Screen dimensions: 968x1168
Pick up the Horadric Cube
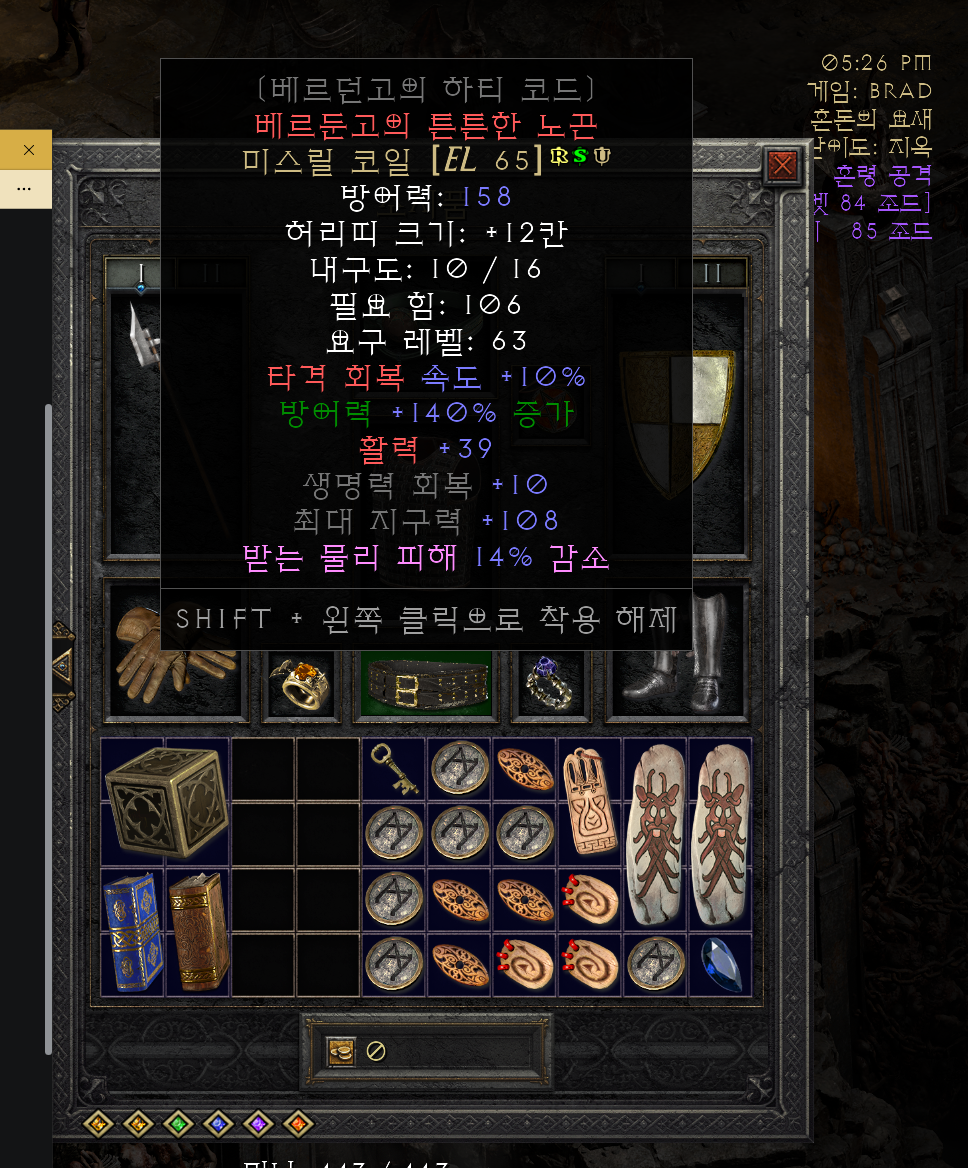point(165,801)
